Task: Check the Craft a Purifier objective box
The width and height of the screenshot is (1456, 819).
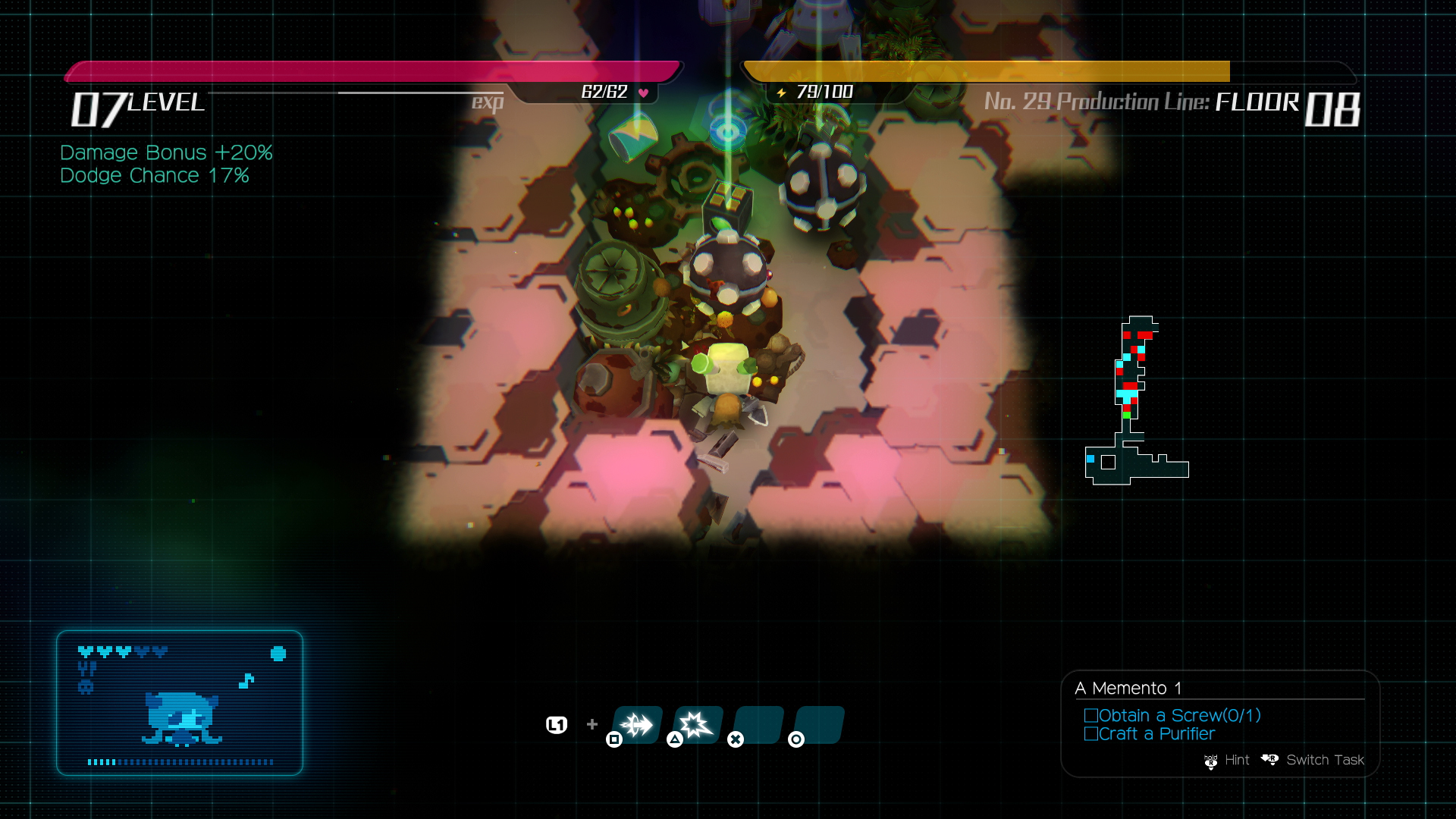Action: tap(1091, 733)
